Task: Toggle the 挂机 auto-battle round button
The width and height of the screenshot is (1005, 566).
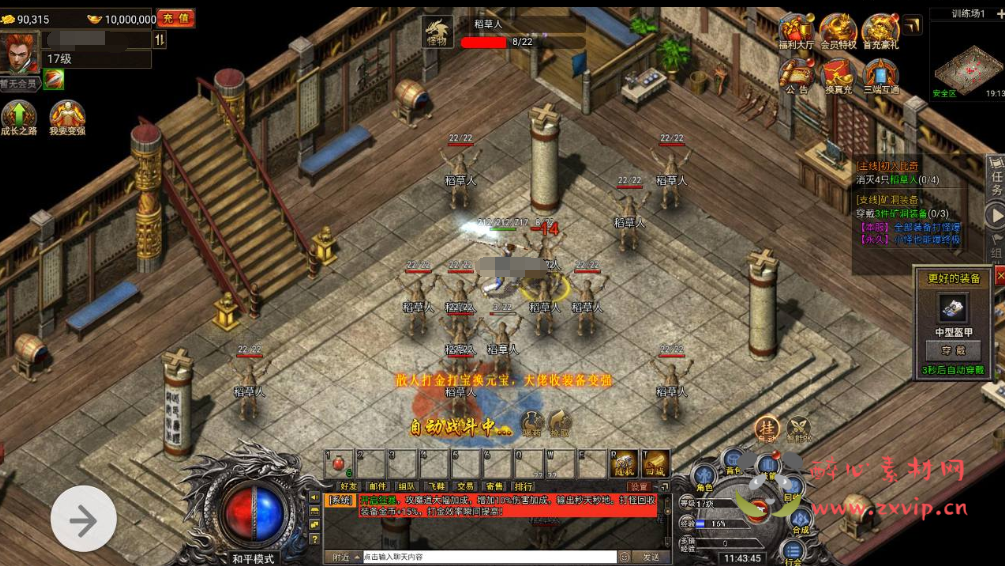Action: click(767, 428)
